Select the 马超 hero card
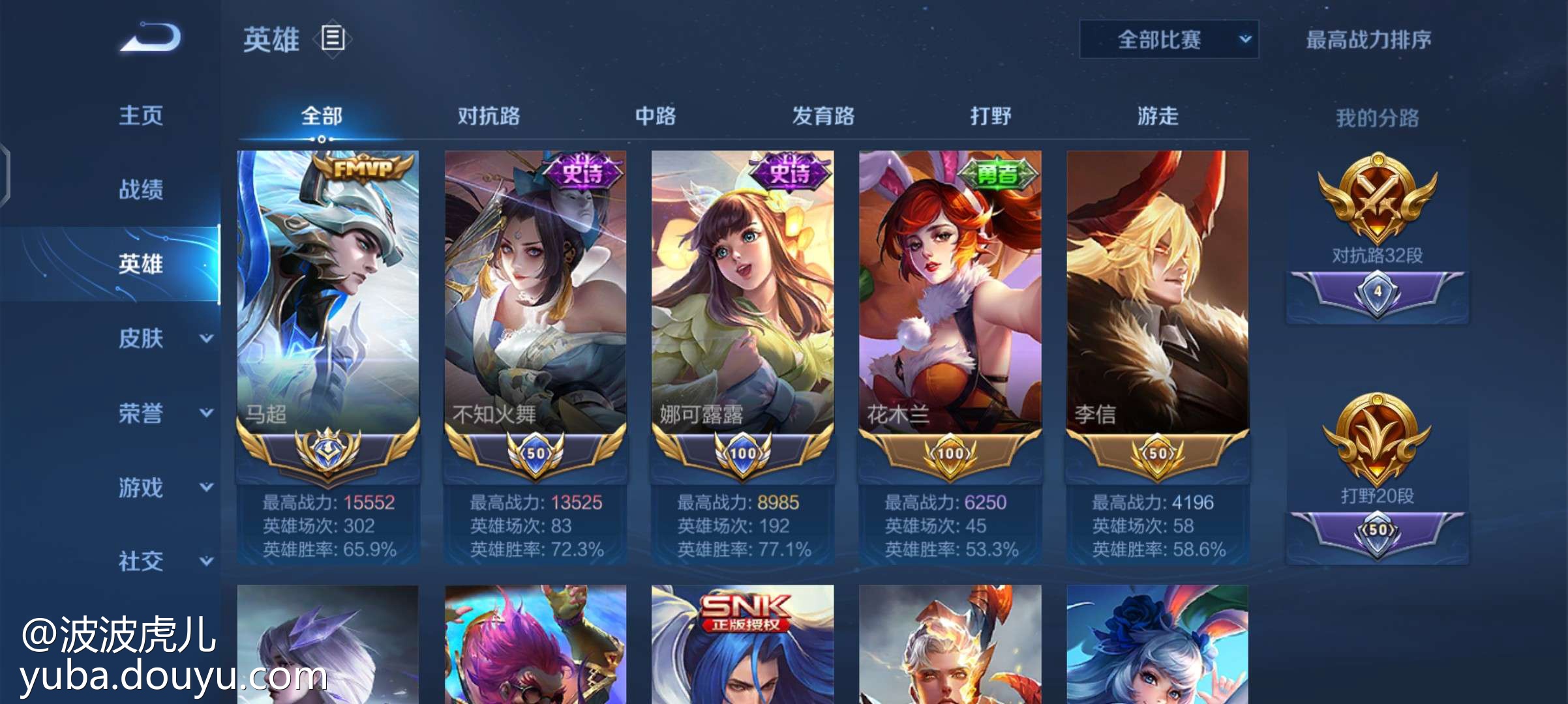This screenshot has width=1568, height=704. tap(328, 293)
